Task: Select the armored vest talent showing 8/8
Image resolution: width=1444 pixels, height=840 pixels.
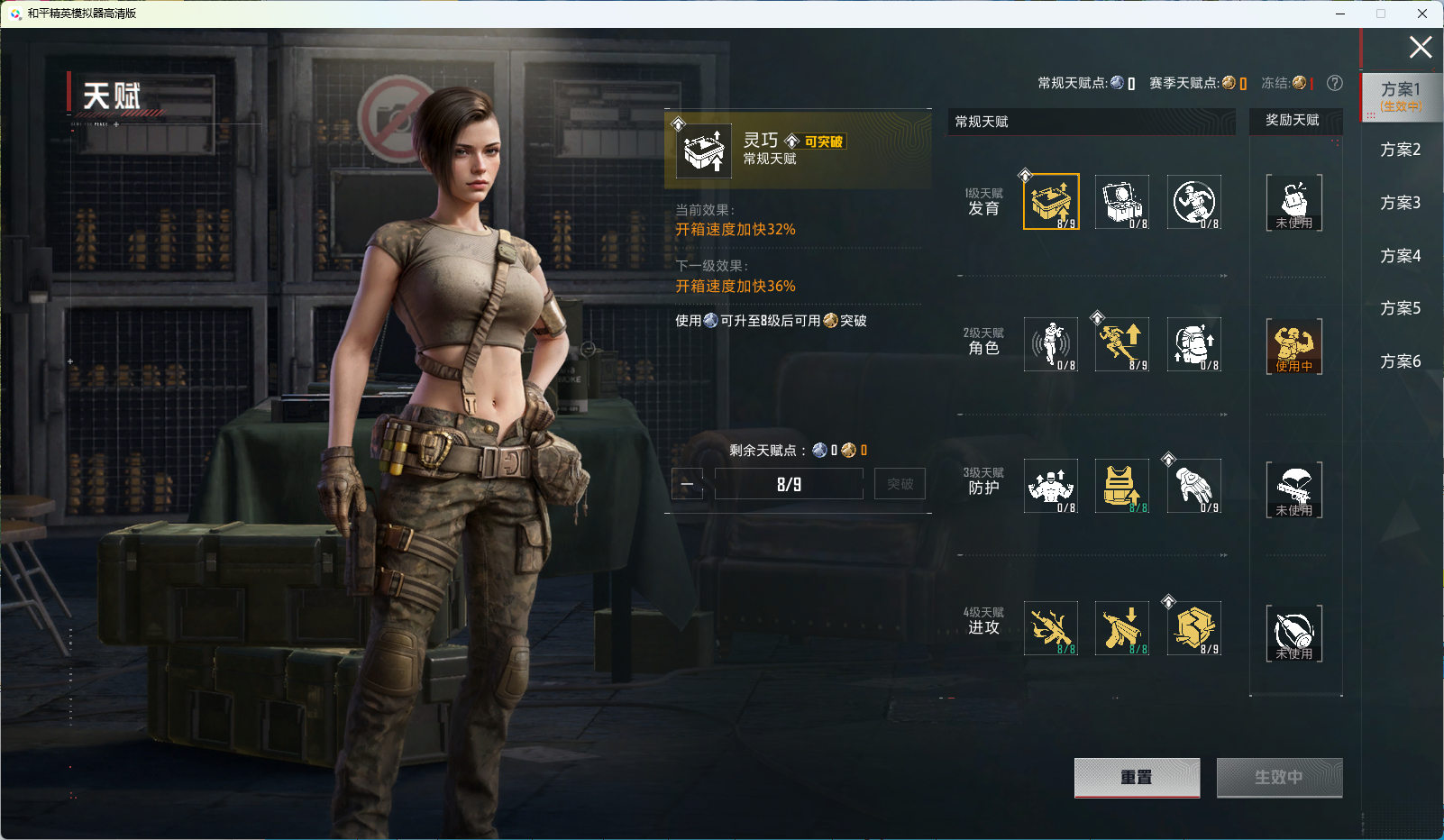Action: click(1121, 486)
